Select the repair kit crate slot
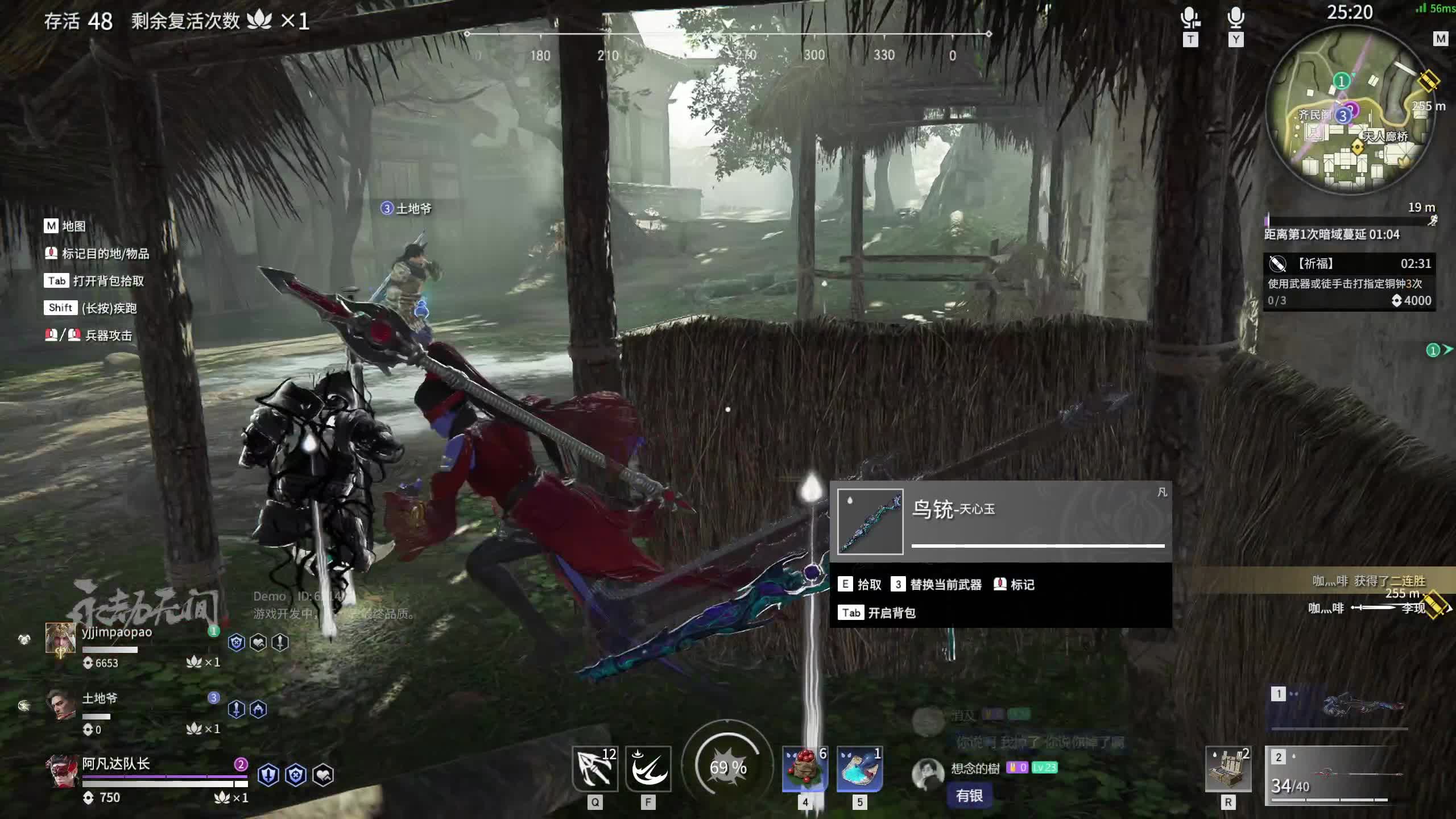Image resolution: width=1456 pixels, height=819 pixels. coord(1228,769)
